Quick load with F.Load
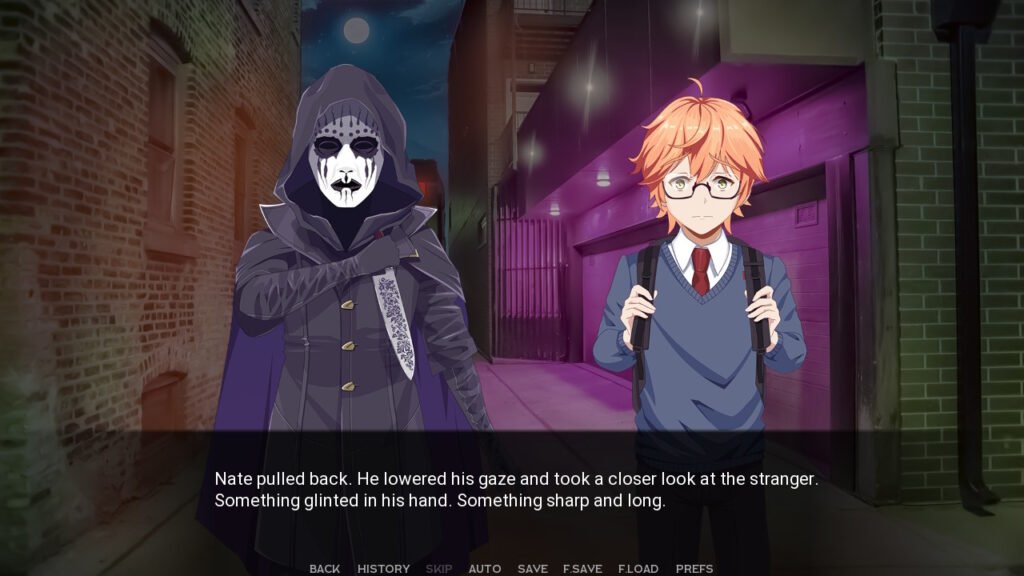This screenshot has width=1024, height=576. click(x=638, y=569)
